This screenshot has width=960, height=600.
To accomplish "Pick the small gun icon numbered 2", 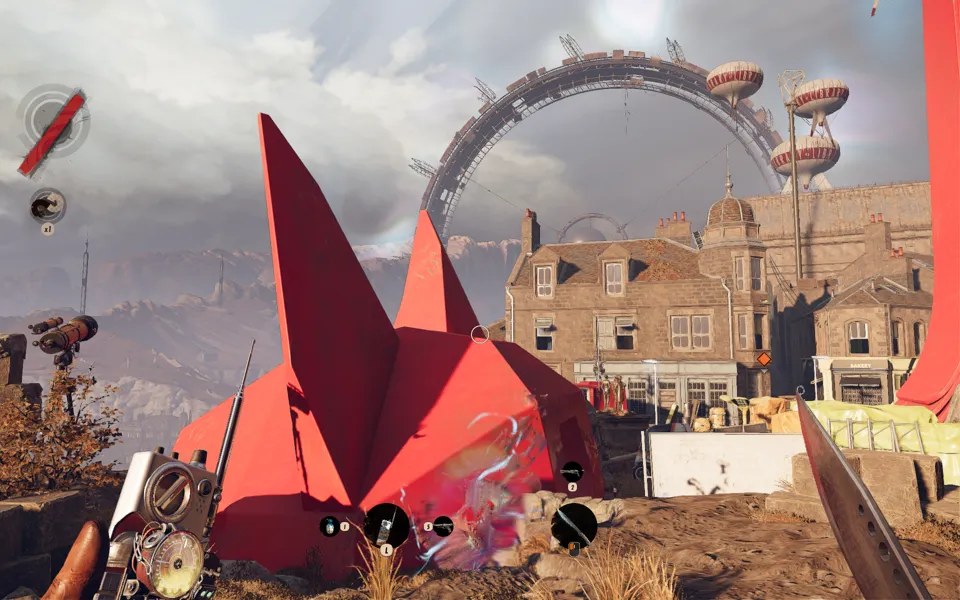I will pyautogui.click(x=571, y=471).
